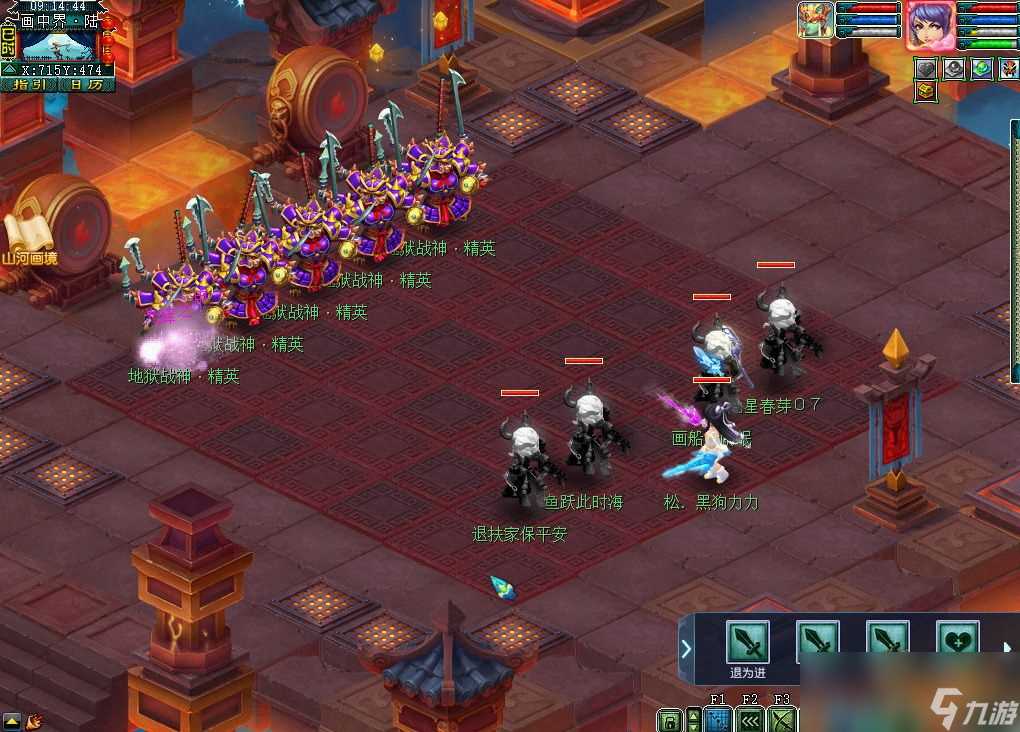Open the 日历 calendar button
The width and height of the screenshot is (1020, 732).
tap(86, 85)
